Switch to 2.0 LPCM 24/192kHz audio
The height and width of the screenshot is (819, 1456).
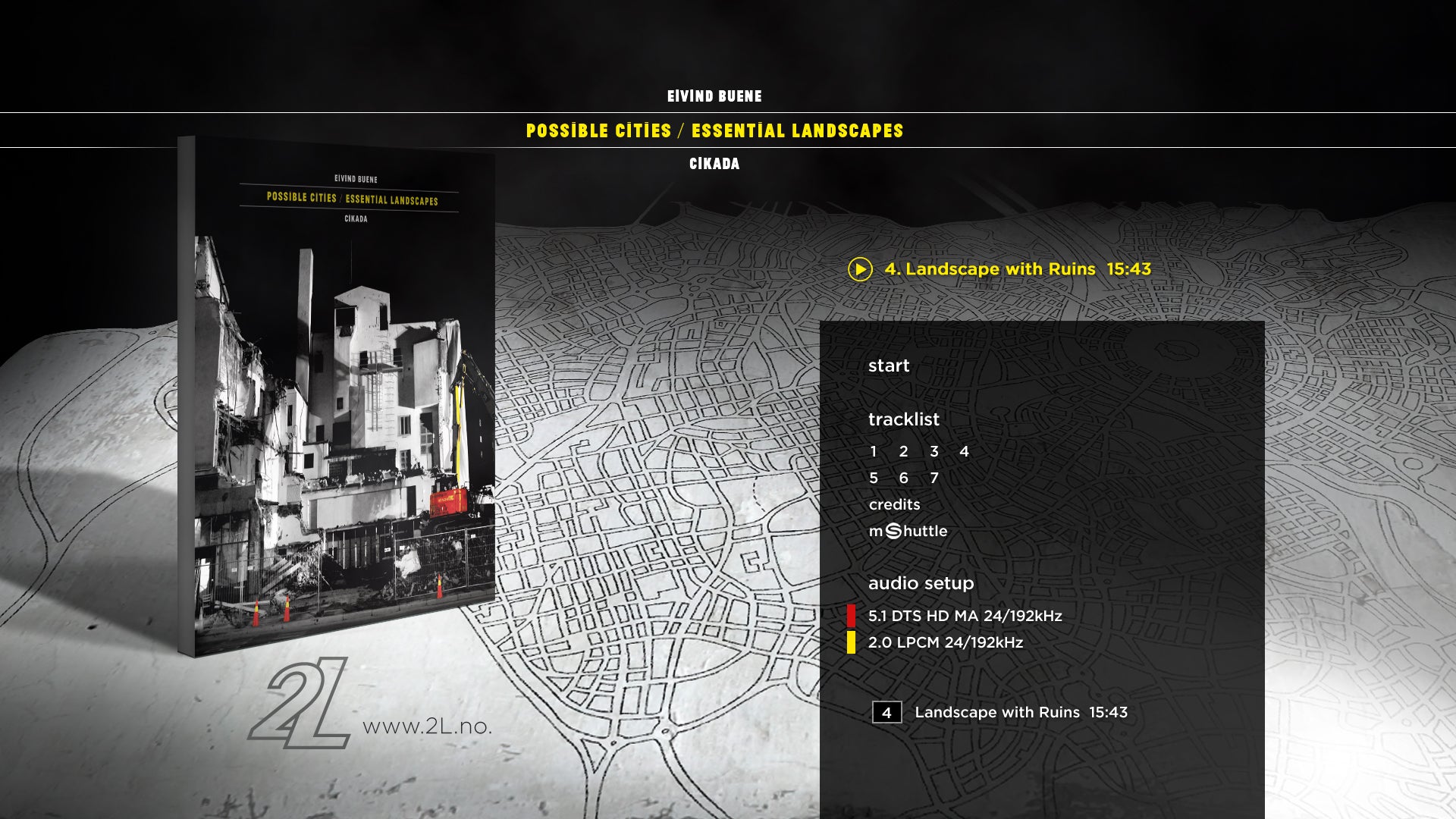[945, 642]
